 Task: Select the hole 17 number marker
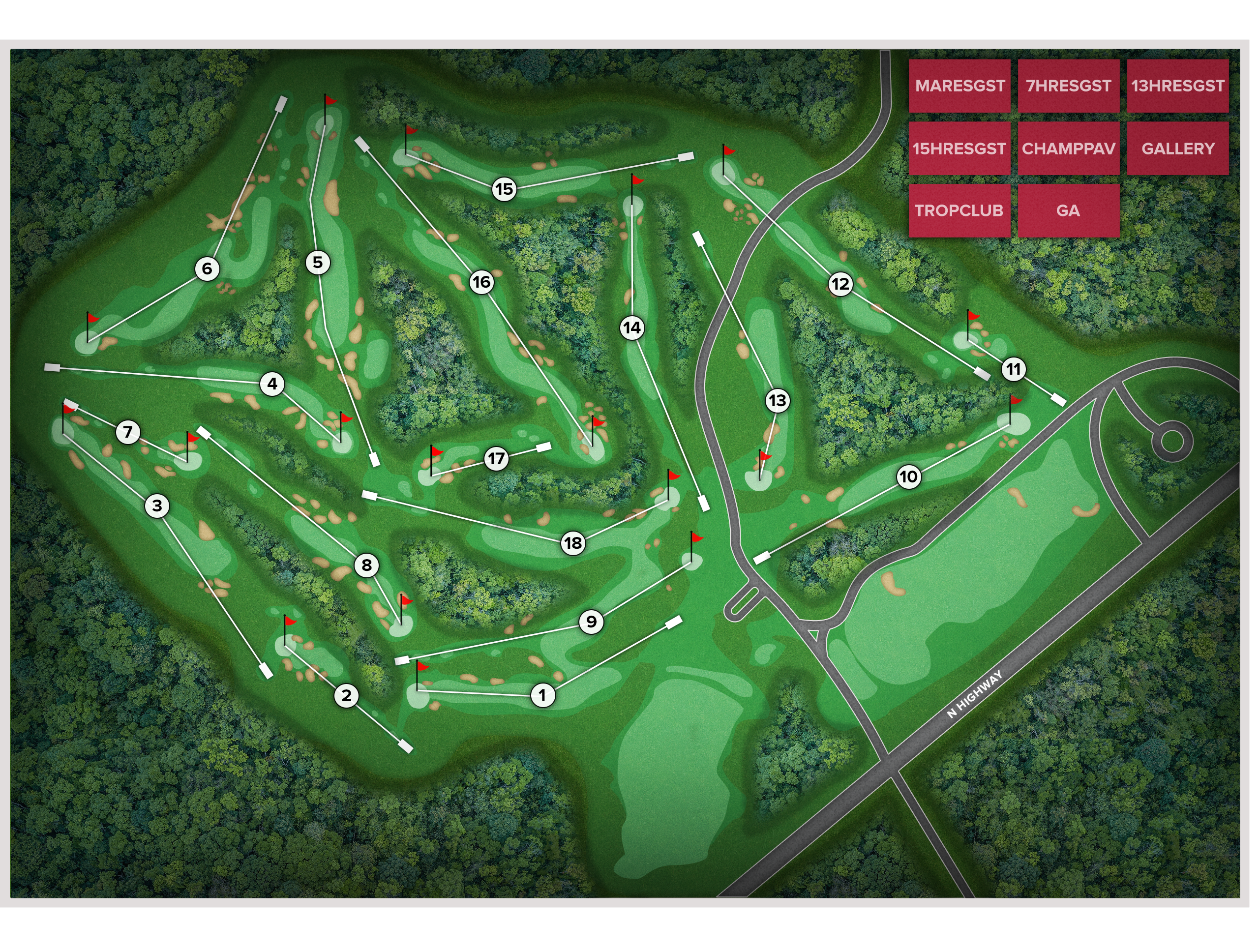pos(496,458)
